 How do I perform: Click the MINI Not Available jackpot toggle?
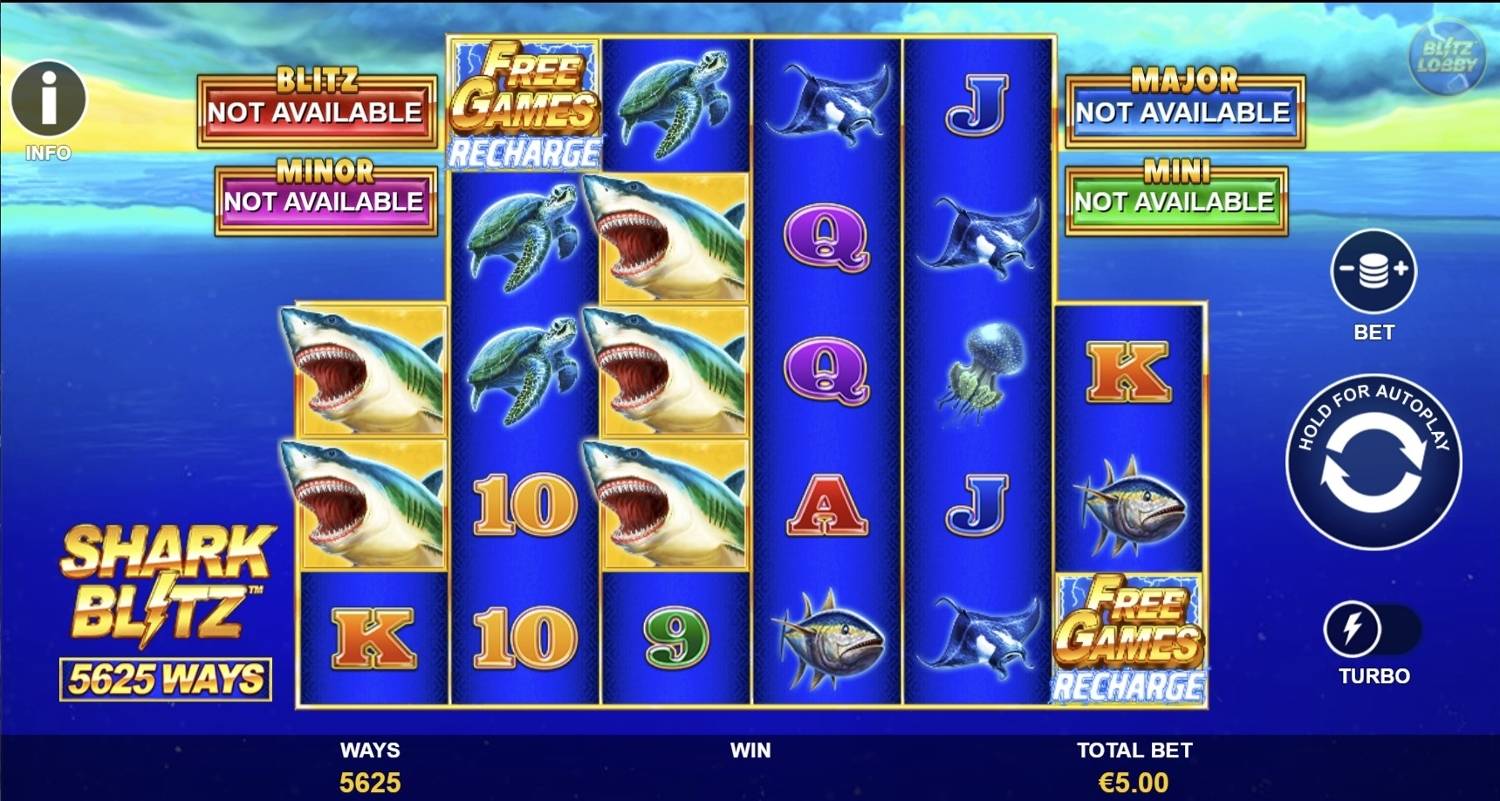[1175, 195]
